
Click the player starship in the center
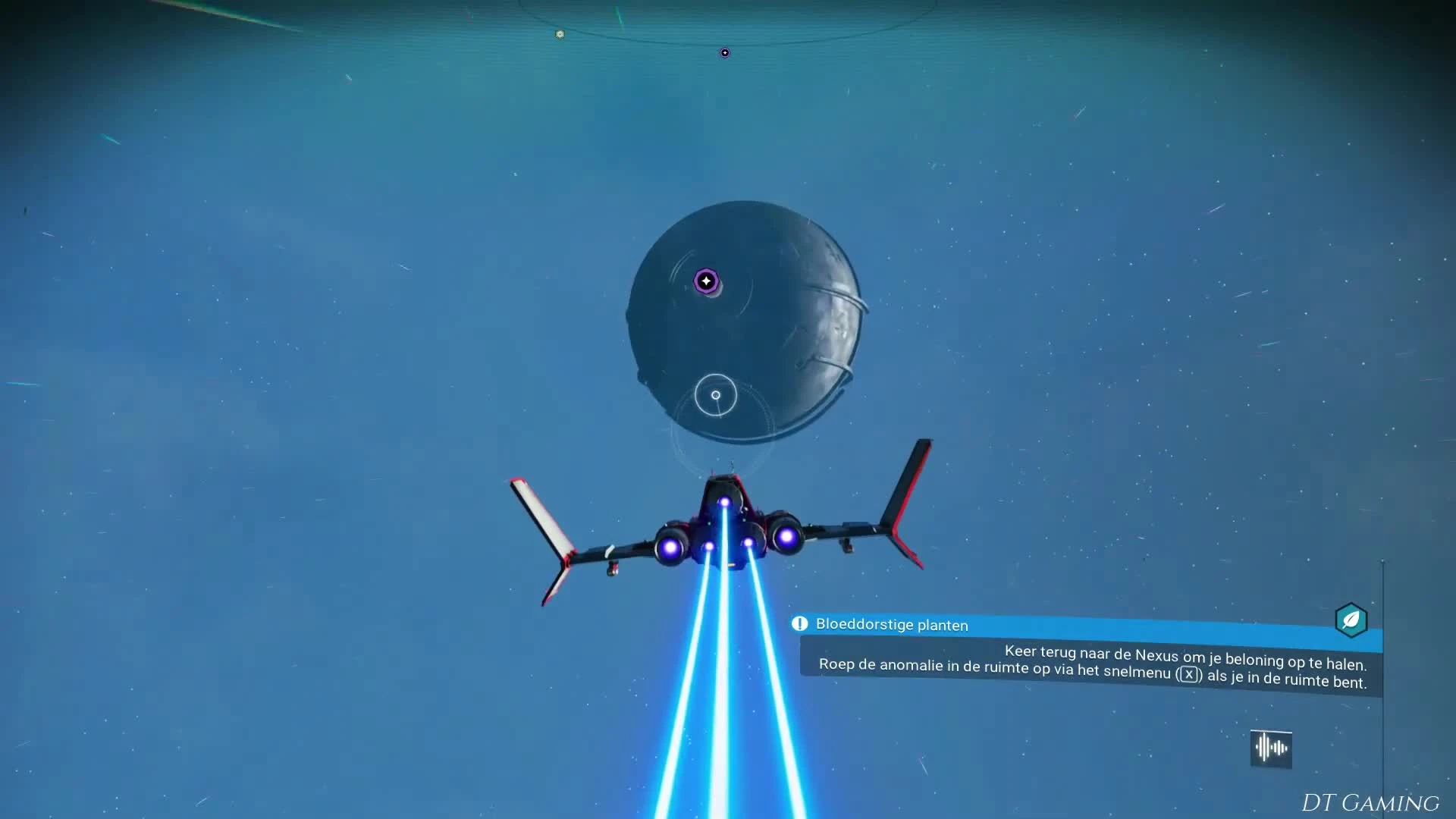(724, 523)
